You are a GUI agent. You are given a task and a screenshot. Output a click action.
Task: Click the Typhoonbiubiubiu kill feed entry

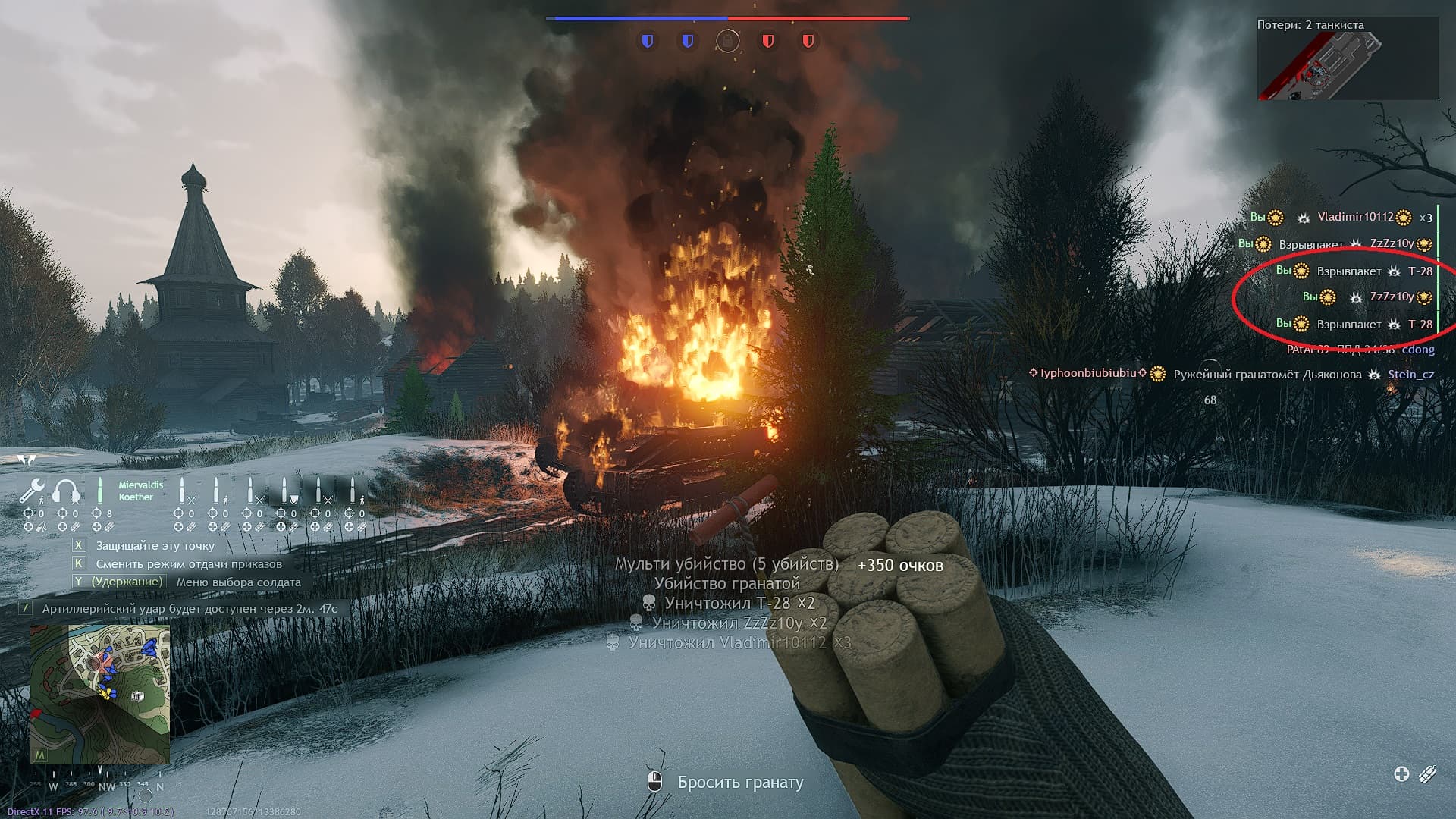1232,374
